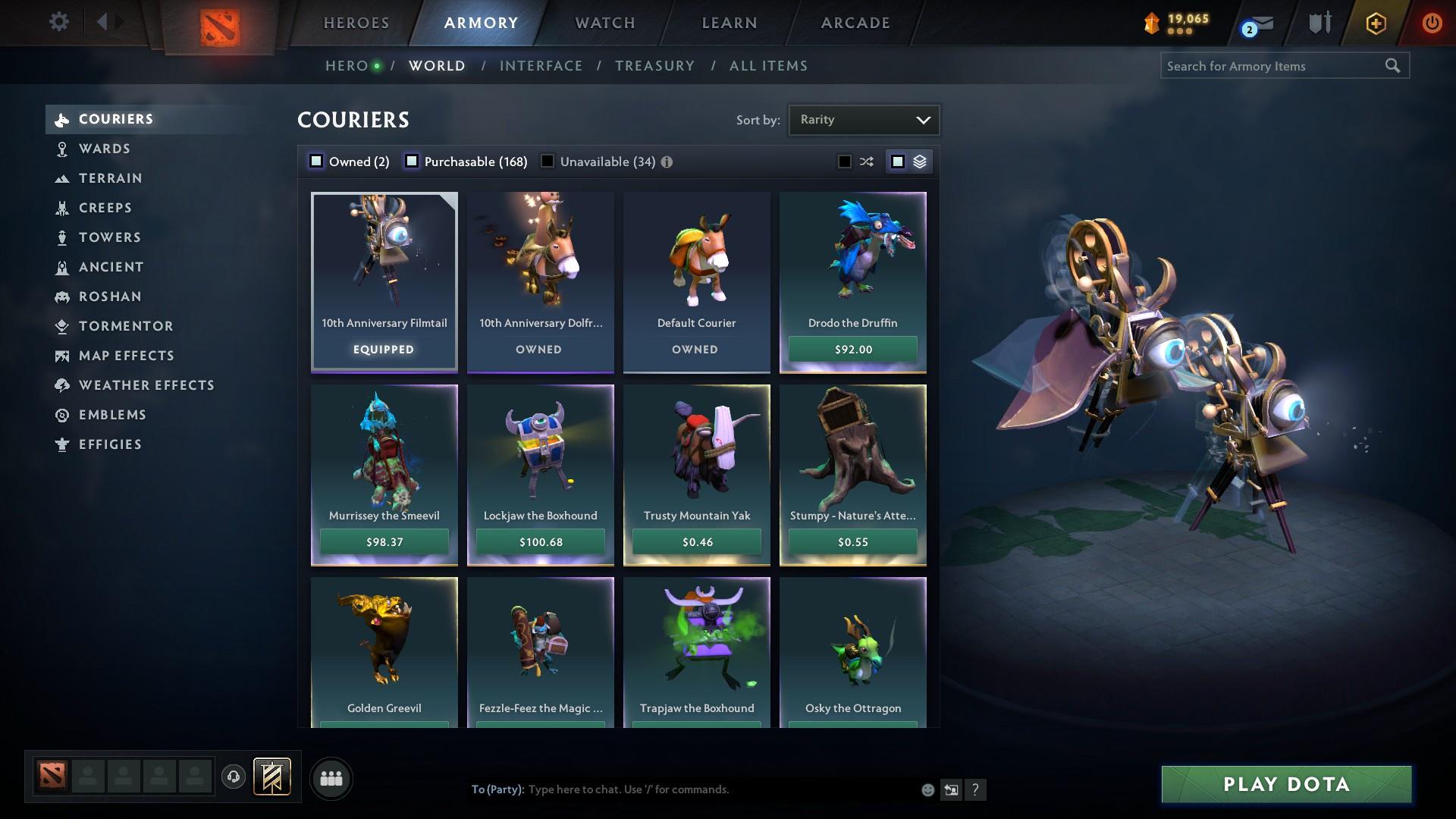
Task: Open the Effigies category icon
Action: pos(62,444)
